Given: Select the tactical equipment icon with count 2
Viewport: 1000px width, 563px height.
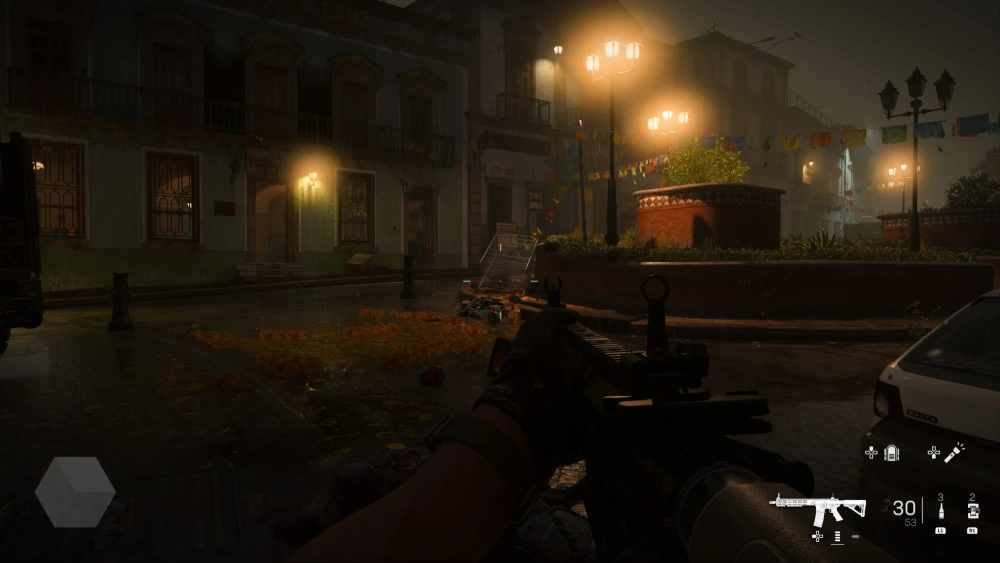Looking at the screenshot, I should (972, 513).
